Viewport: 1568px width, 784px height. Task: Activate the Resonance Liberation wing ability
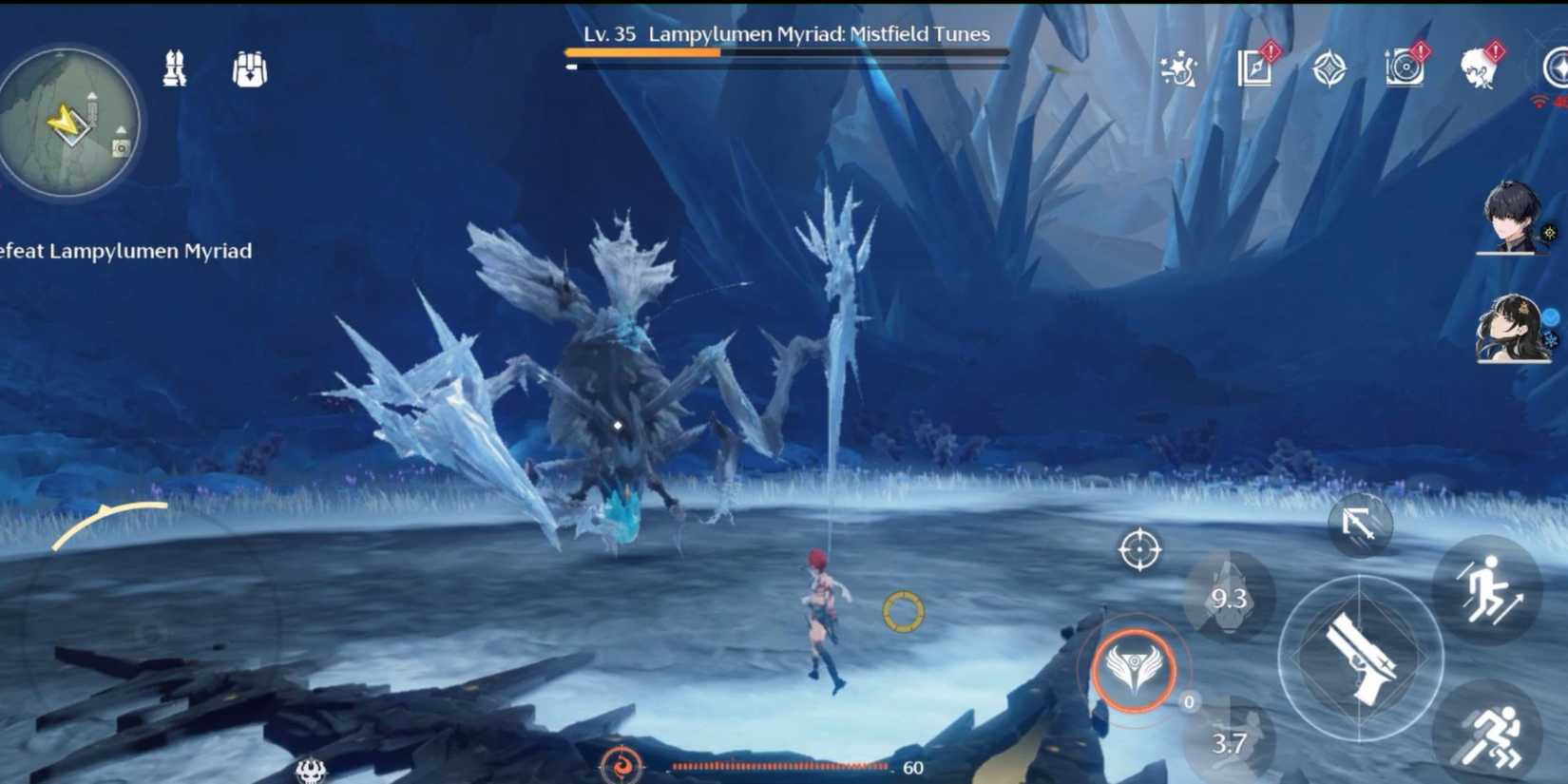(1133, 670)
